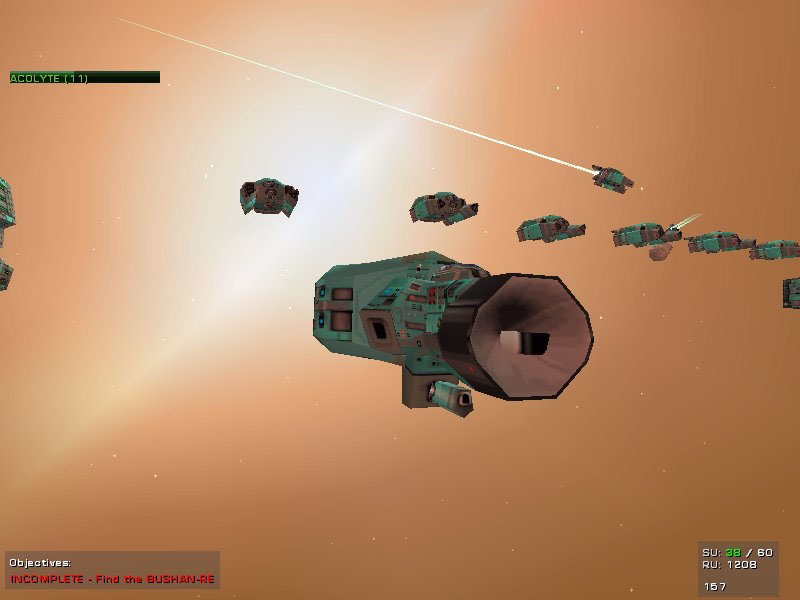Viewport: 800px width, 600px height.
Task: Select the Acolyte (11) ship group label
Action: pos(50,78)
